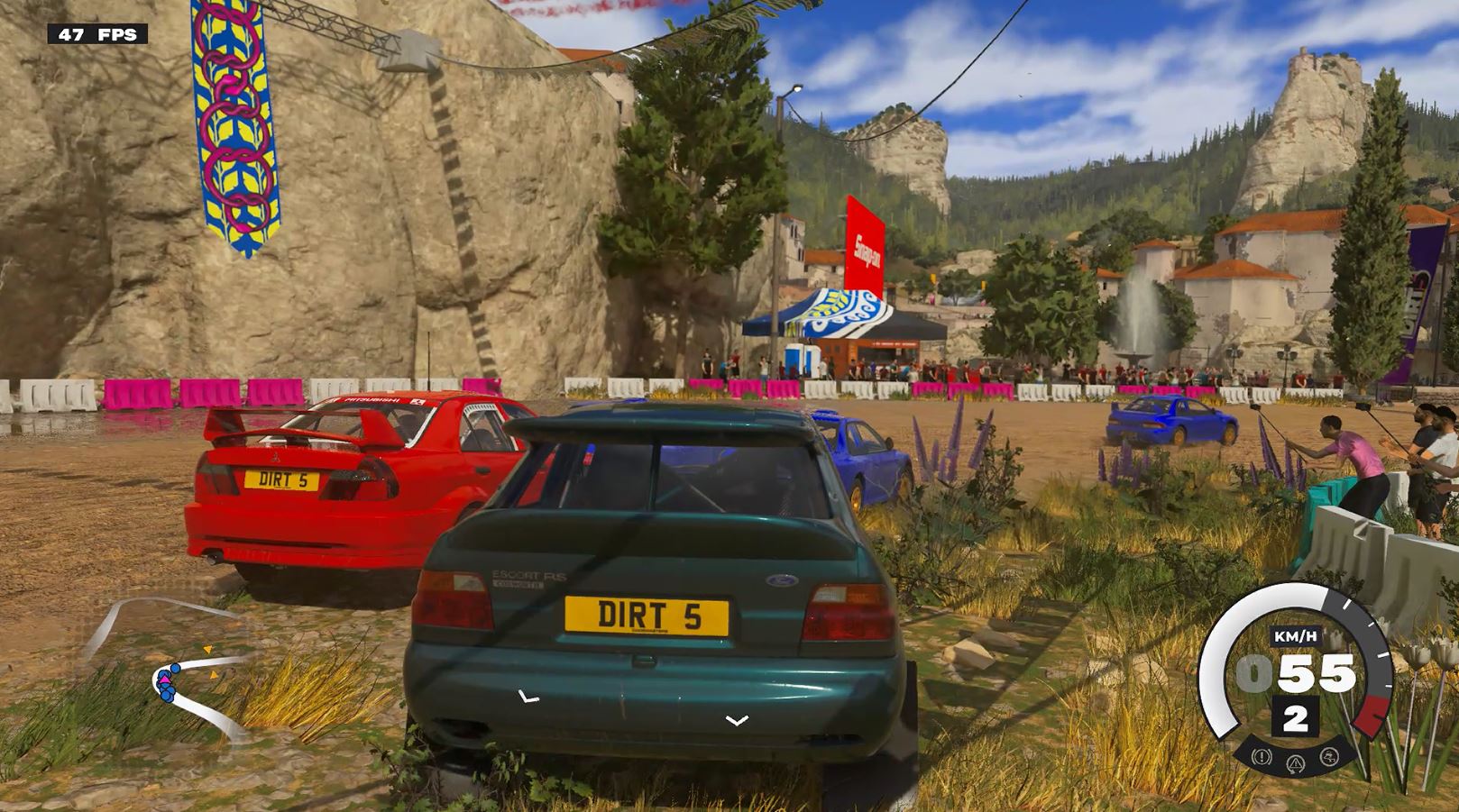Click the stability control triangle indicator icon
This screenshot has height=812, width=1459.
1296,764
